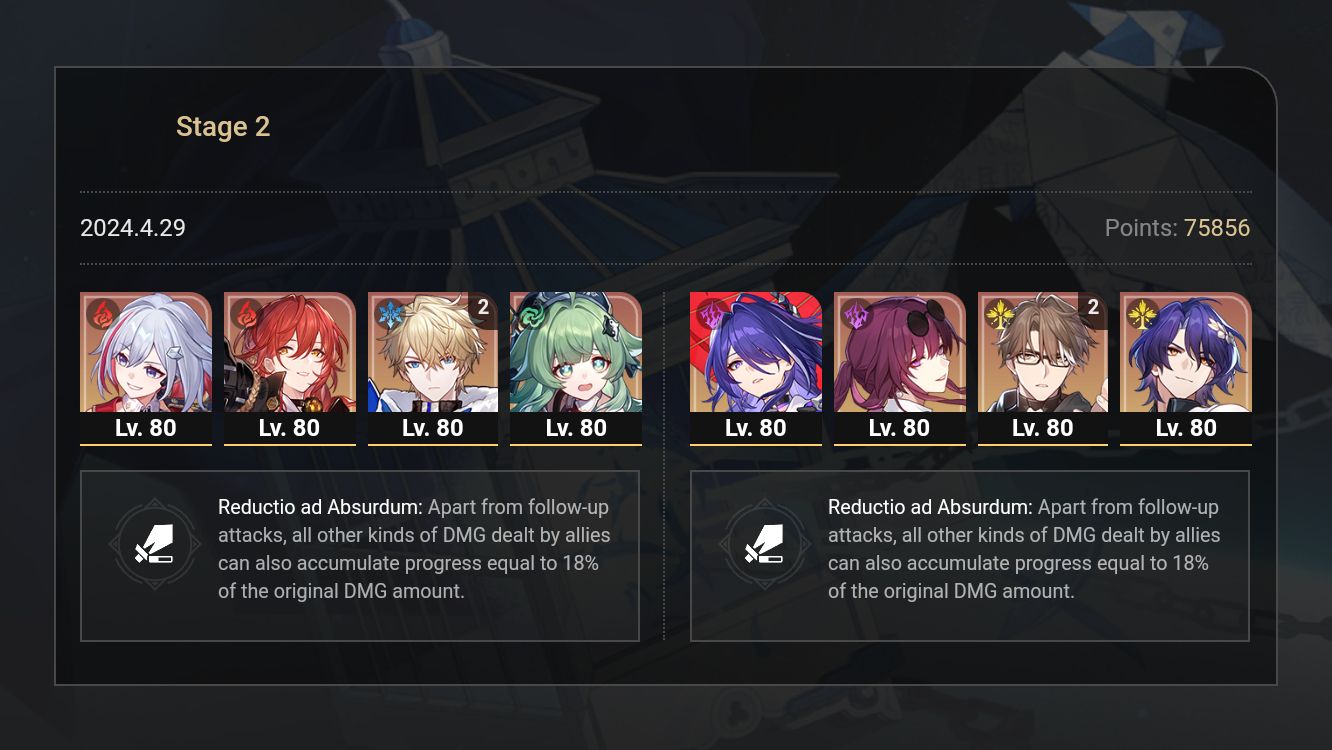
Task: Click the eidolon 2 badge on Welt's portrait
Action: 1091,309
